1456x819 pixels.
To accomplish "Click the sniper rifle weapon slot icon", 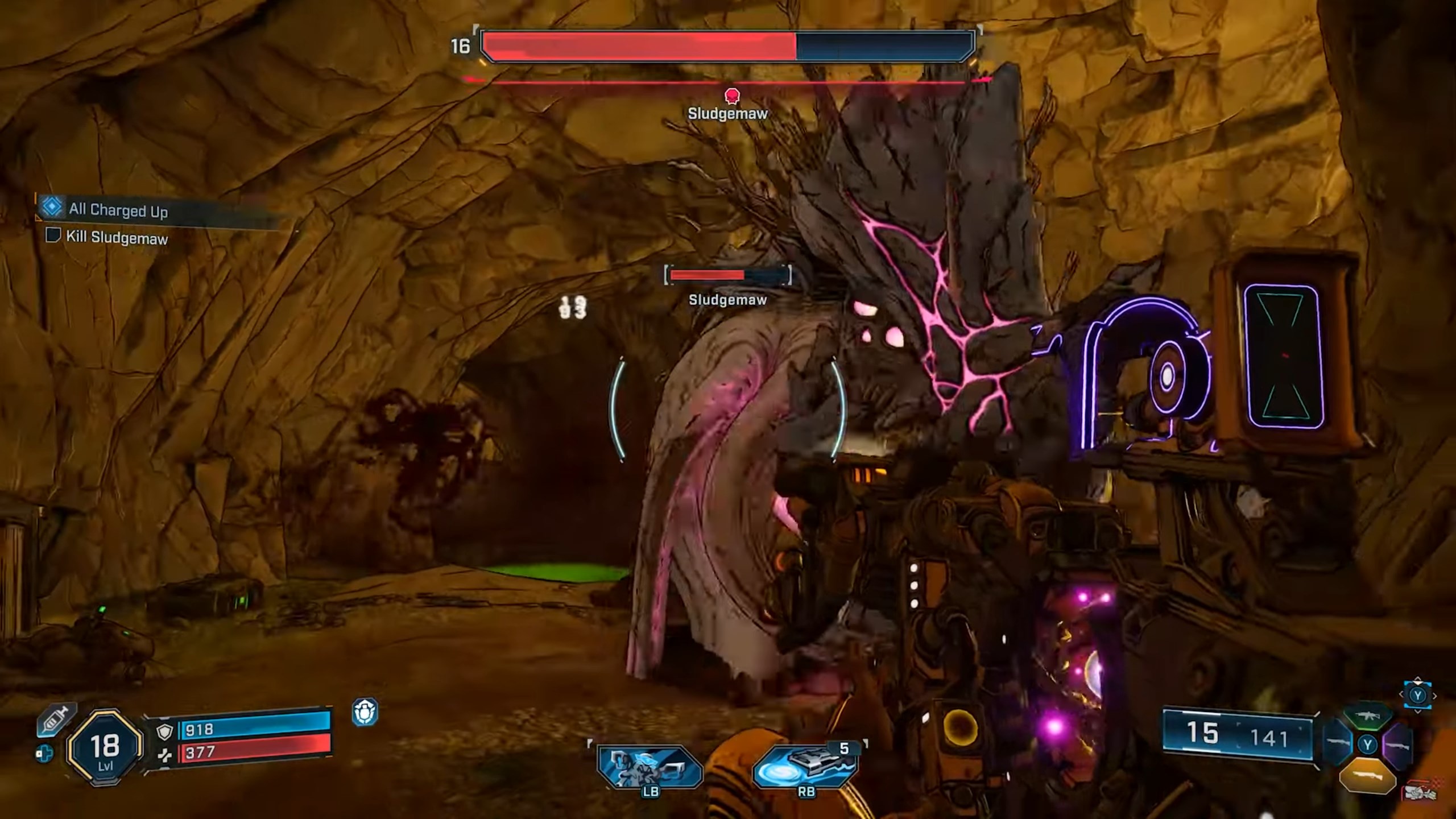I will tap(1398, 746).
